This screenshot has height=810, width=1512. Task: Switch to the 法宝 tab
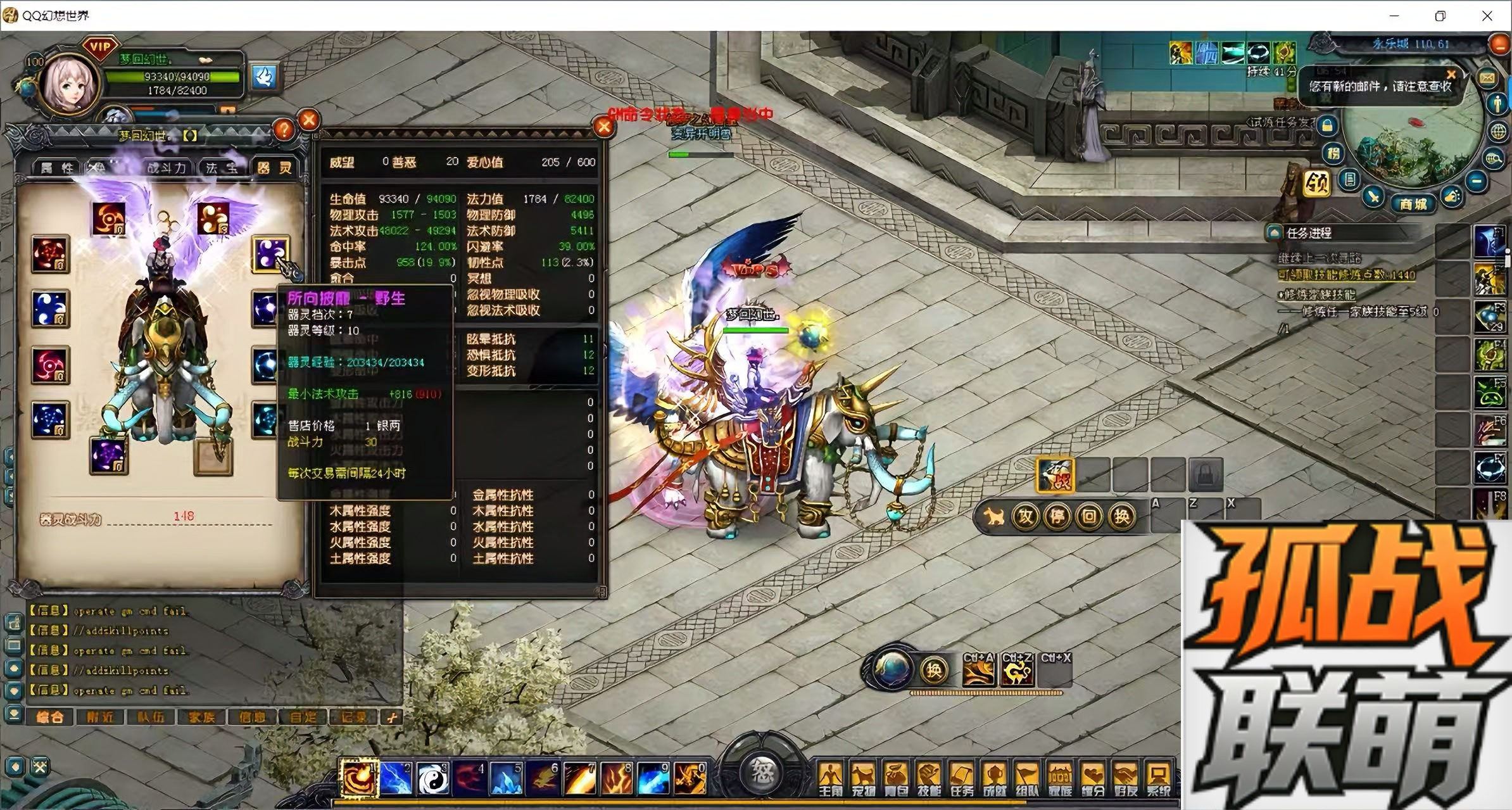[x=221, y=168]
